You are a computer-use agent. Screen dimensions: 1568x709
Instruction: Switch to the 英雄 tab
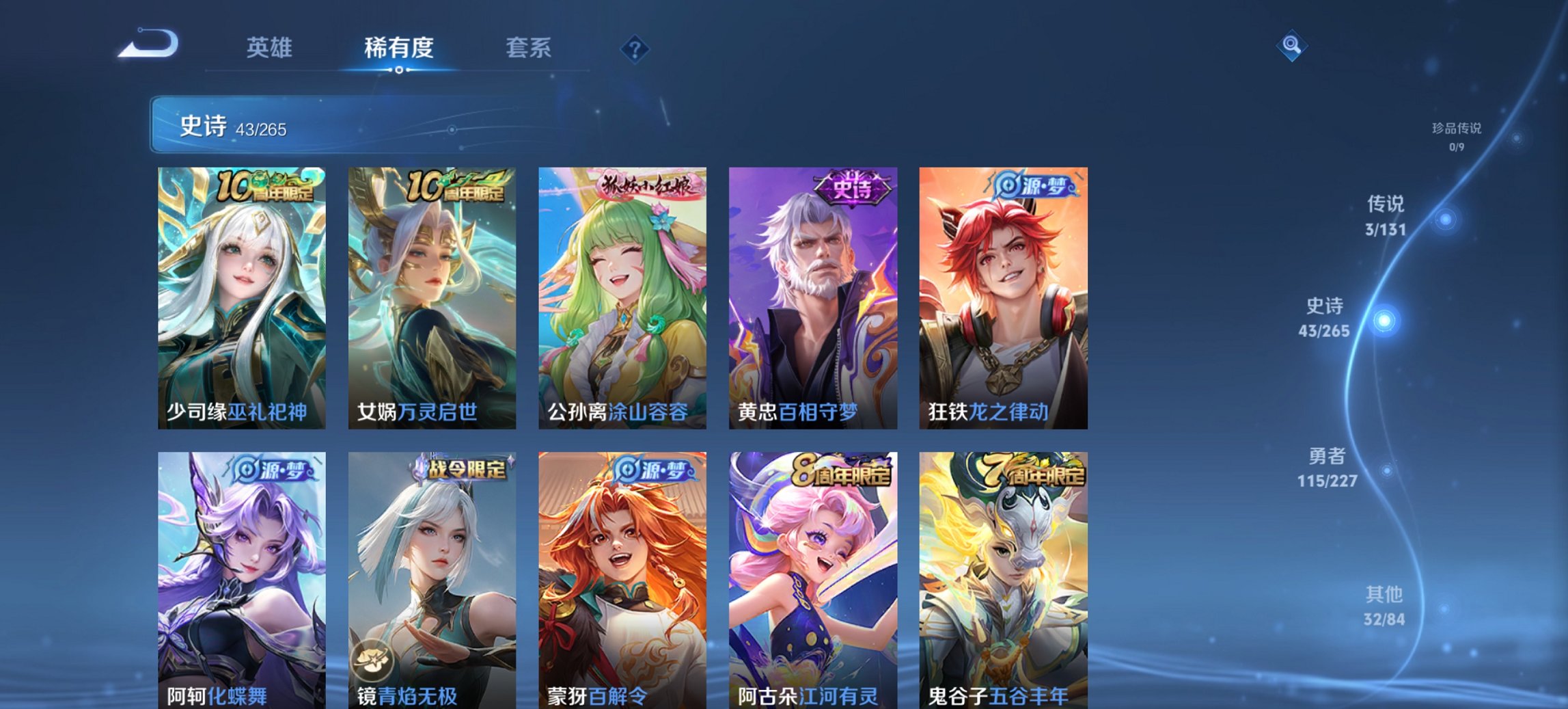(x=271, y=49)
